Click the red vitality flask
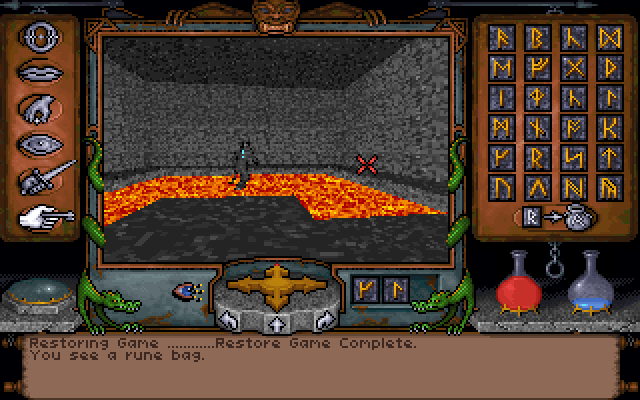 point(520,282)
